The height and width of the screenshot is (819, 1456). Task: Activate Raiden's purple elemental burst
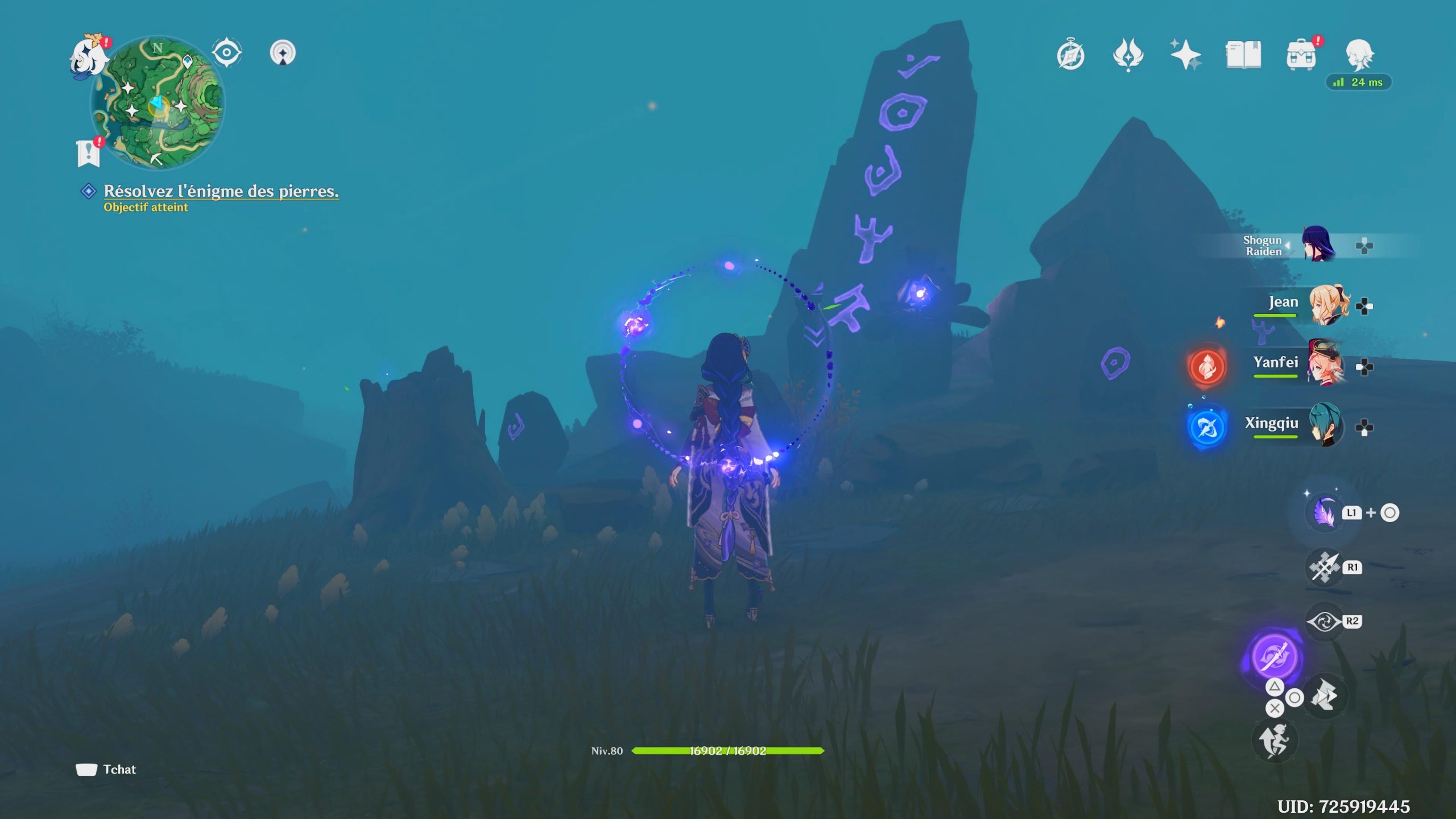[x=1274, y=655]
